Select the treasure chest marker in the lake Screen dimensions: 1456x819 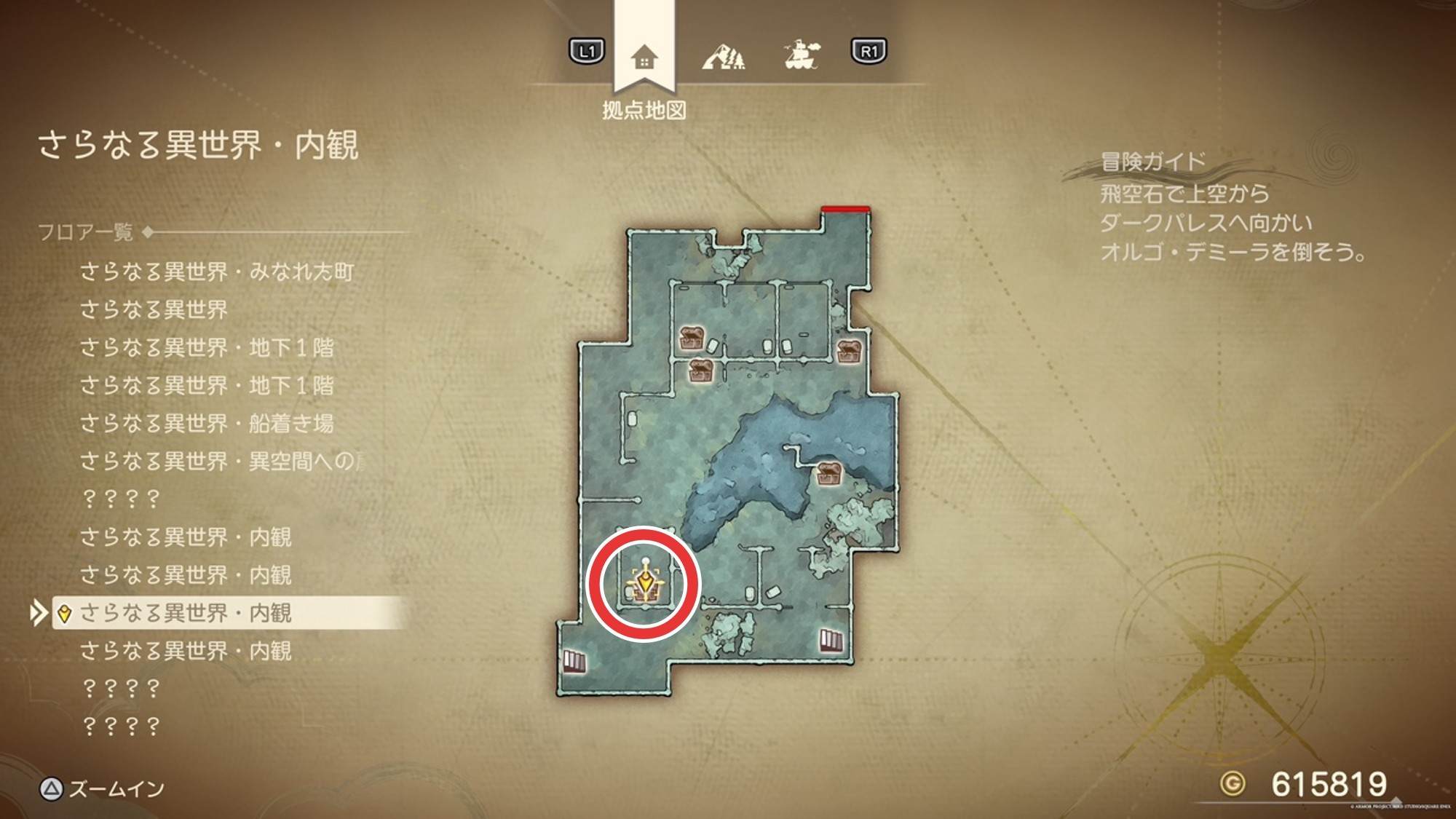coord(828,472)
